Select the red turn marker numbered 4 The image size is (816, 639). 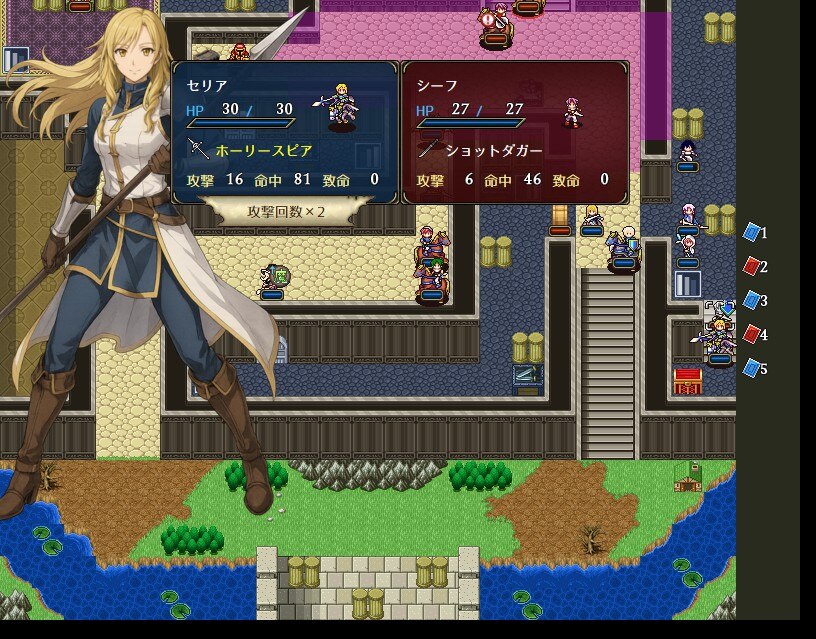coord(752,335)
